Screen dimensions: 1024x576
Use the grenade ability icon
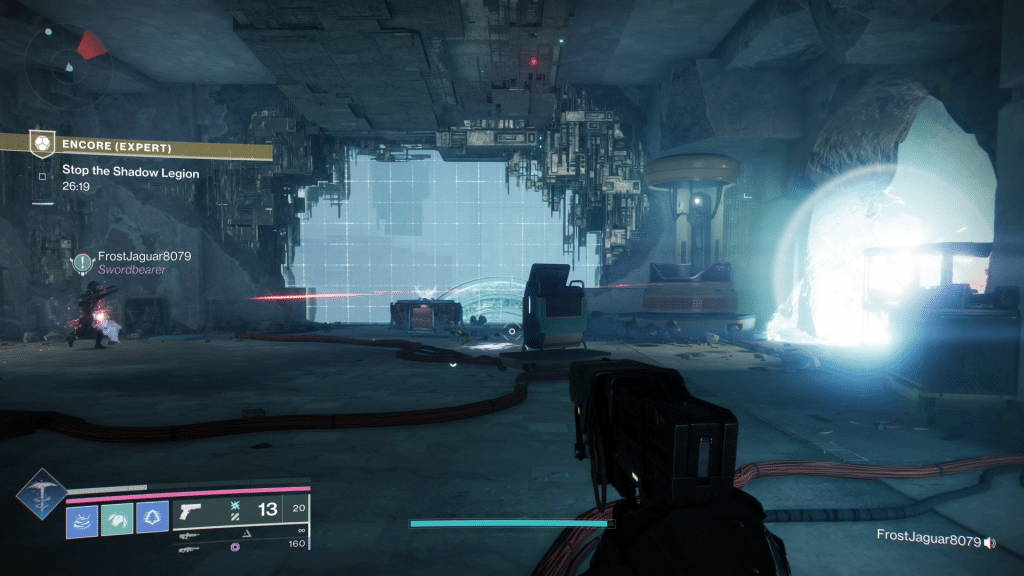[x=82, y=517]
